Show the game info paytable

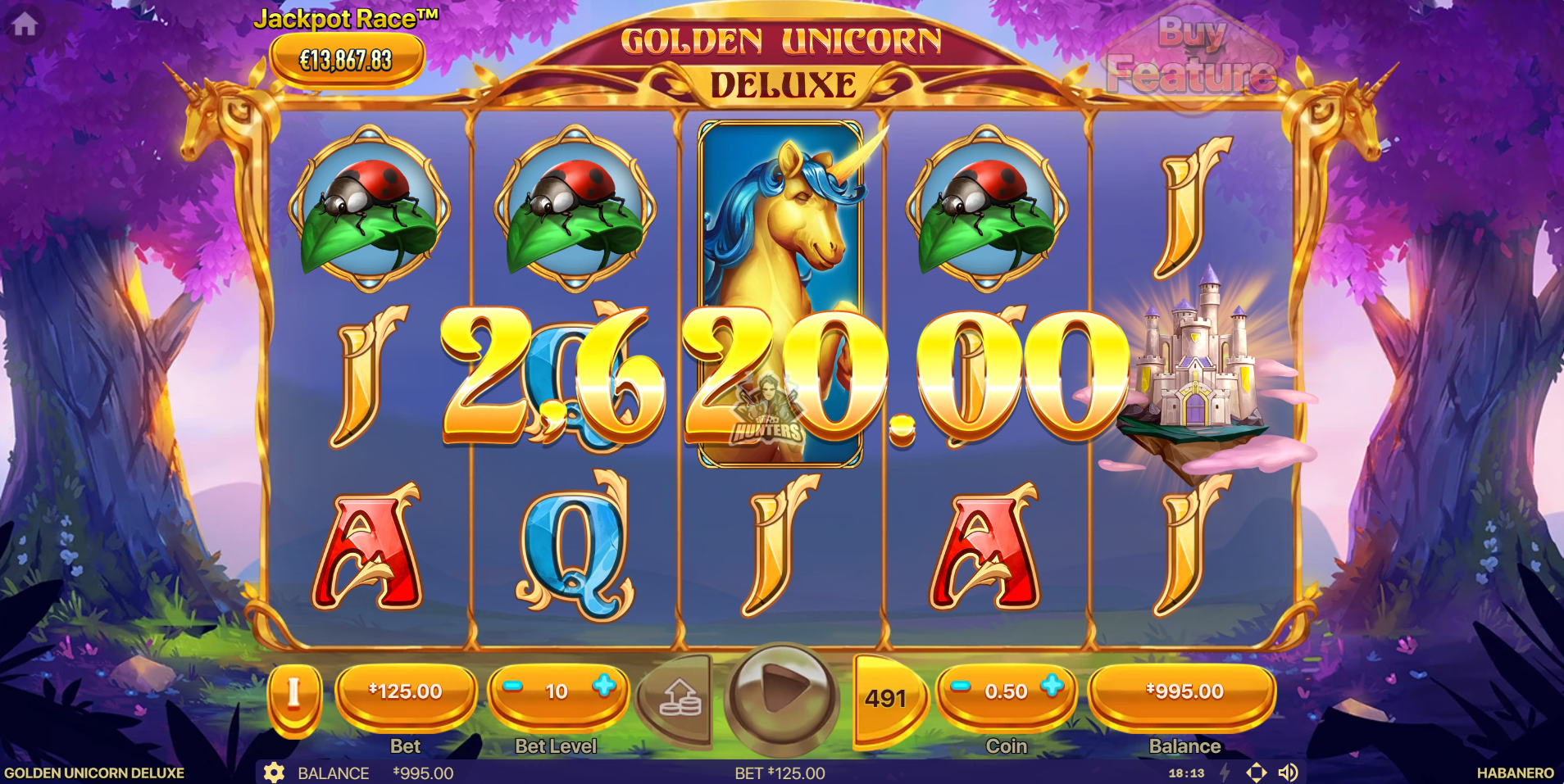point(293,695)
